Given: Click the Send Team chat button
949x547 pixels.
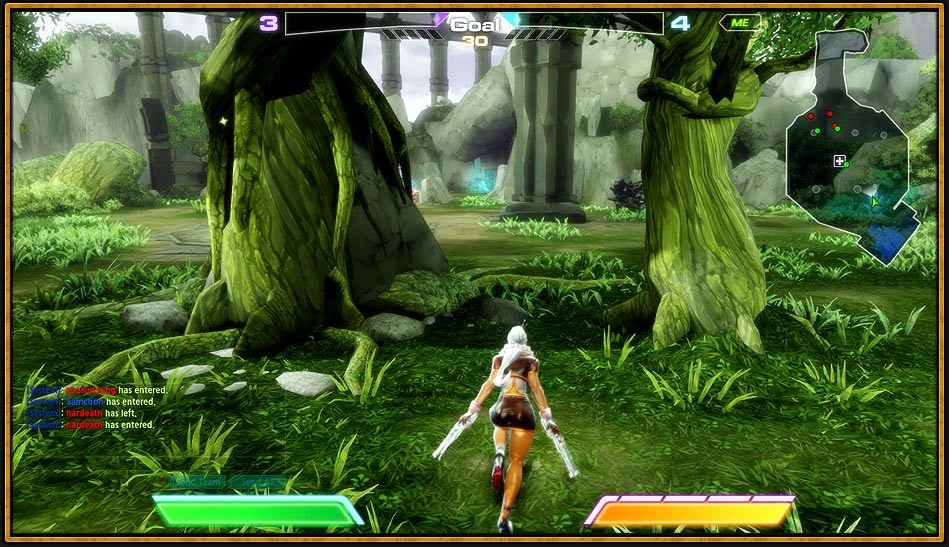Looking at the screenshot, I should [x=196, y=482].
